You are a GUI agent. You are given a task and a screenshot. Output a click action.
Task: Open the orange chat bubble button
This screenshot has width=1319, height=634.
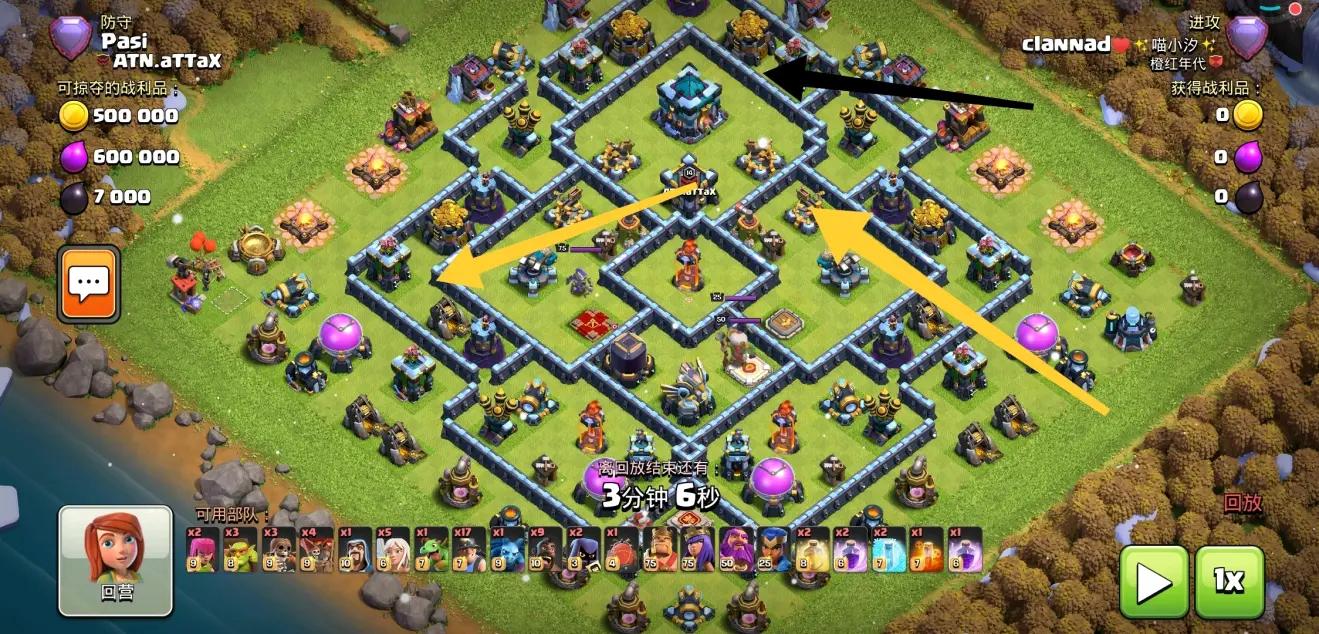[88, 284]
